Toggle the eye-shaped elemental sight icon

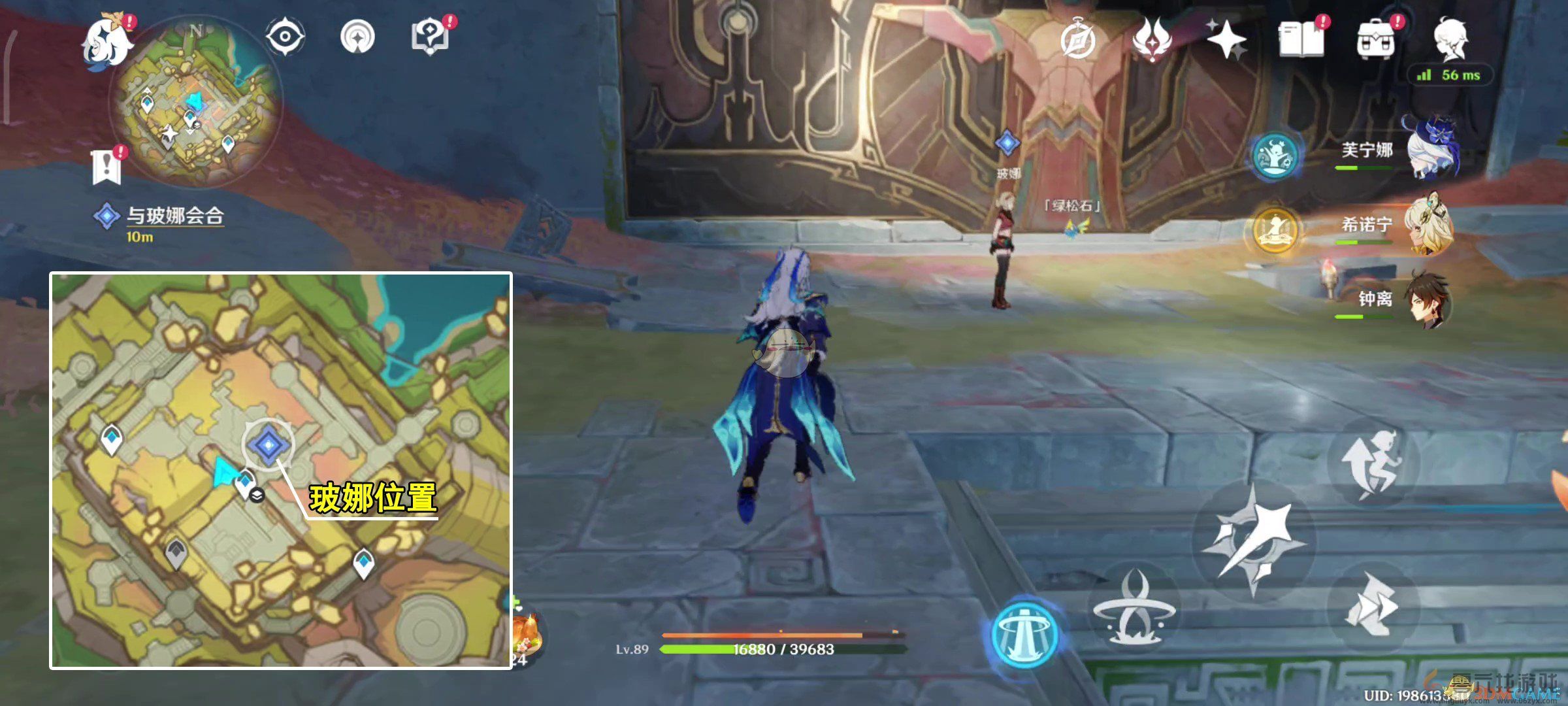[286, 35]
